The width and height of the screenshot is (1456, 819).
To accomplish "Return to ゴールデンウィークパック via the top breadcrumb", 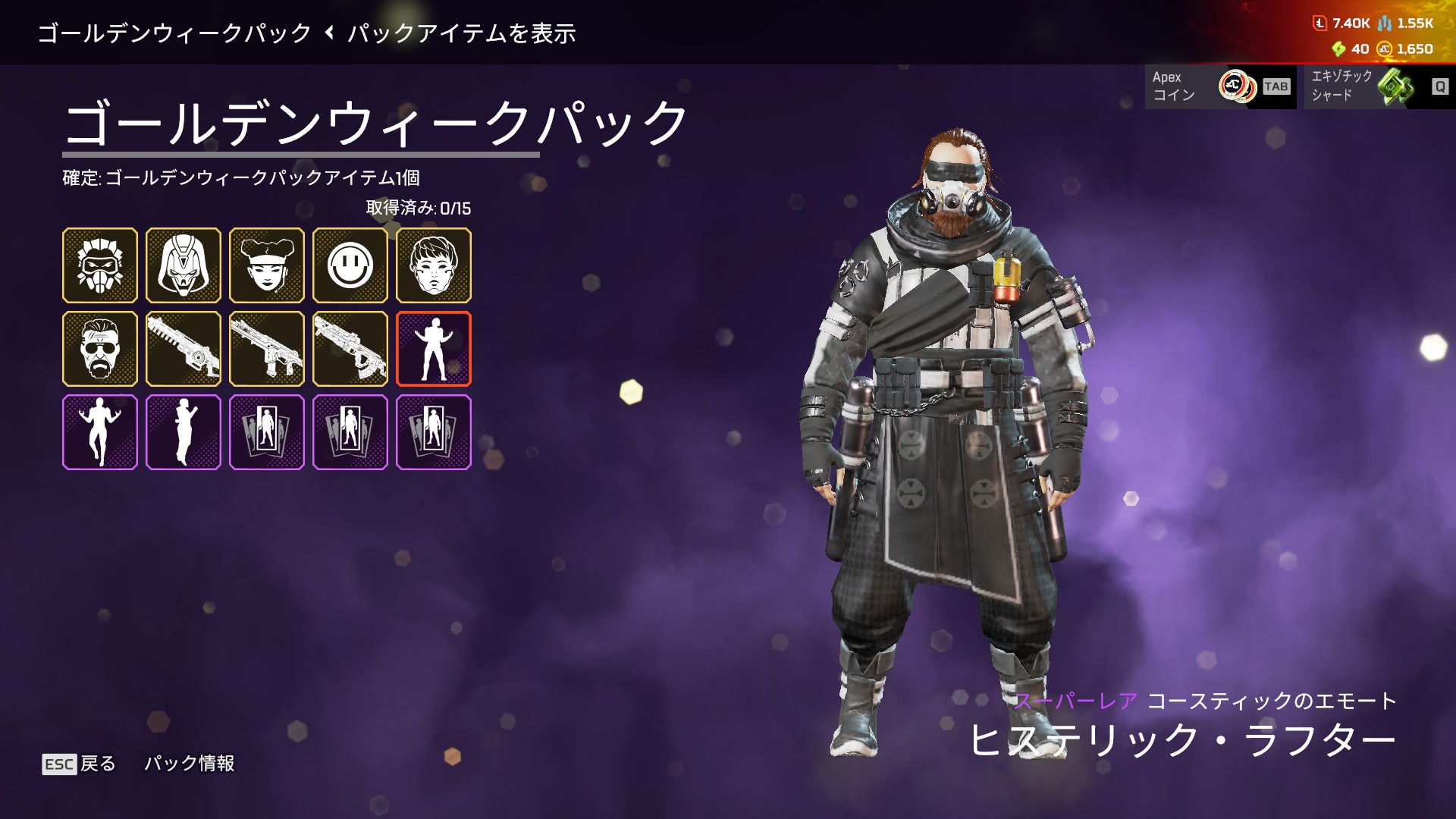I will 174,33.
